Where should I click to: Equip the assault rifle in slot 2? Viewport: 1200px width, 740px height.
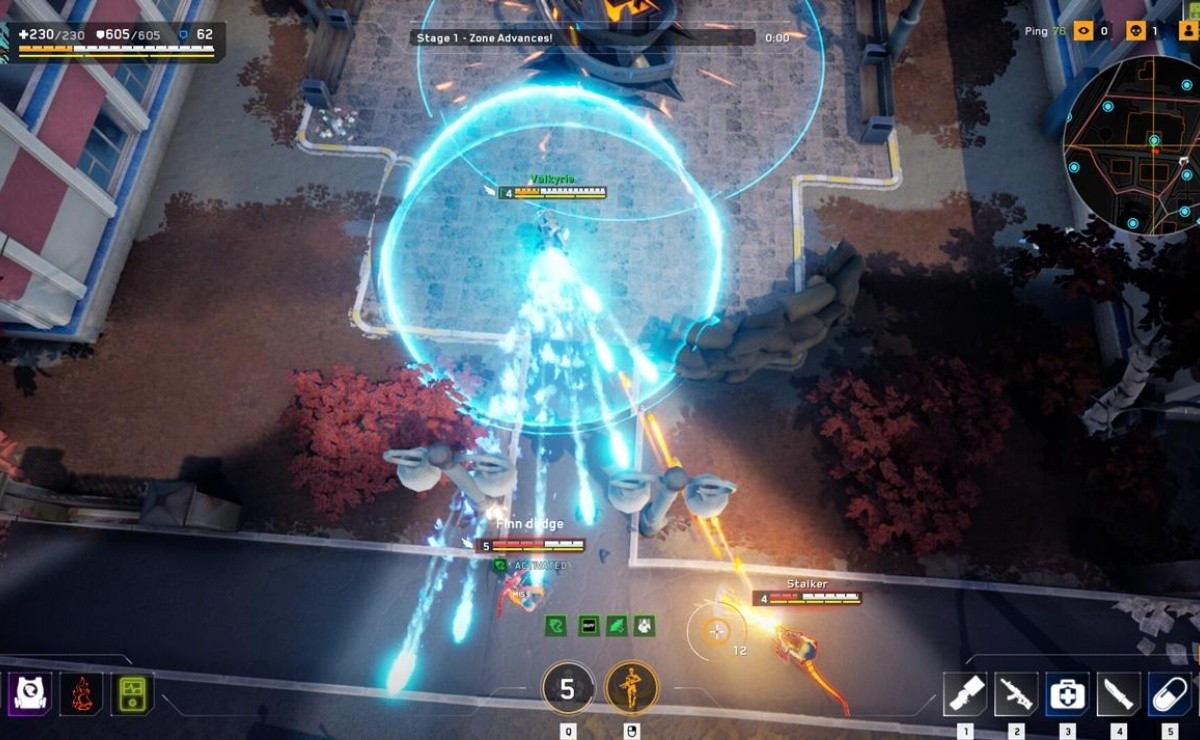(1016, 694)
